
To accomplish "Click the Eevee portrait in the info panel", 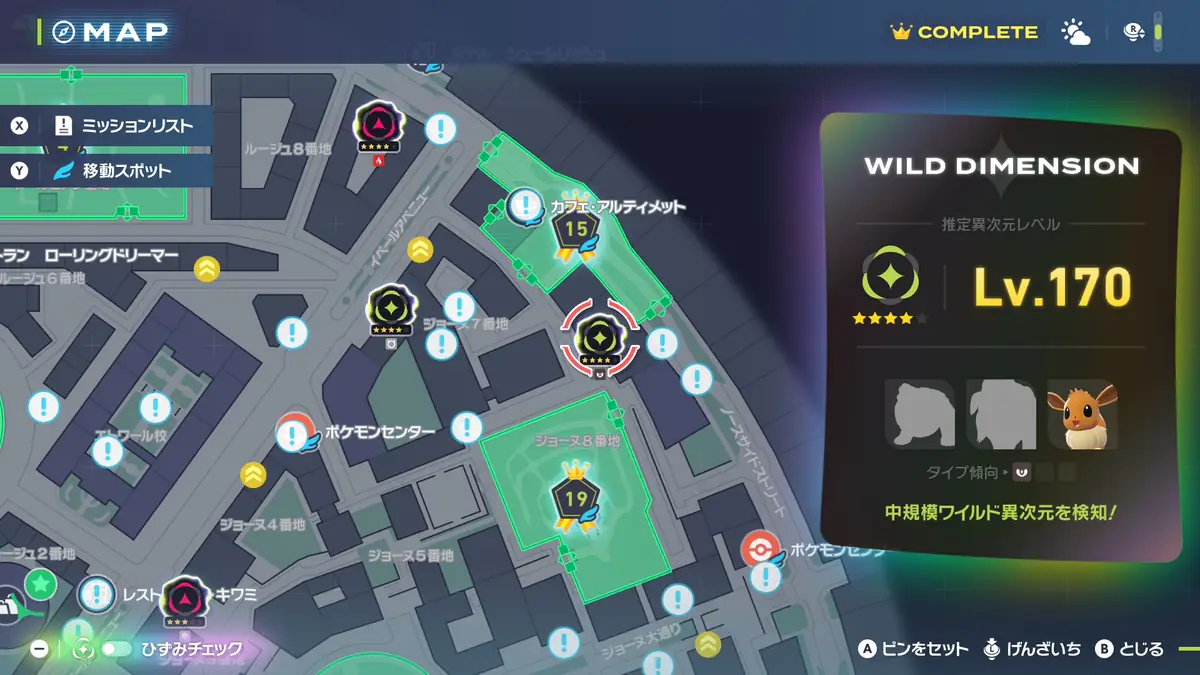I will click(1081, 413).
